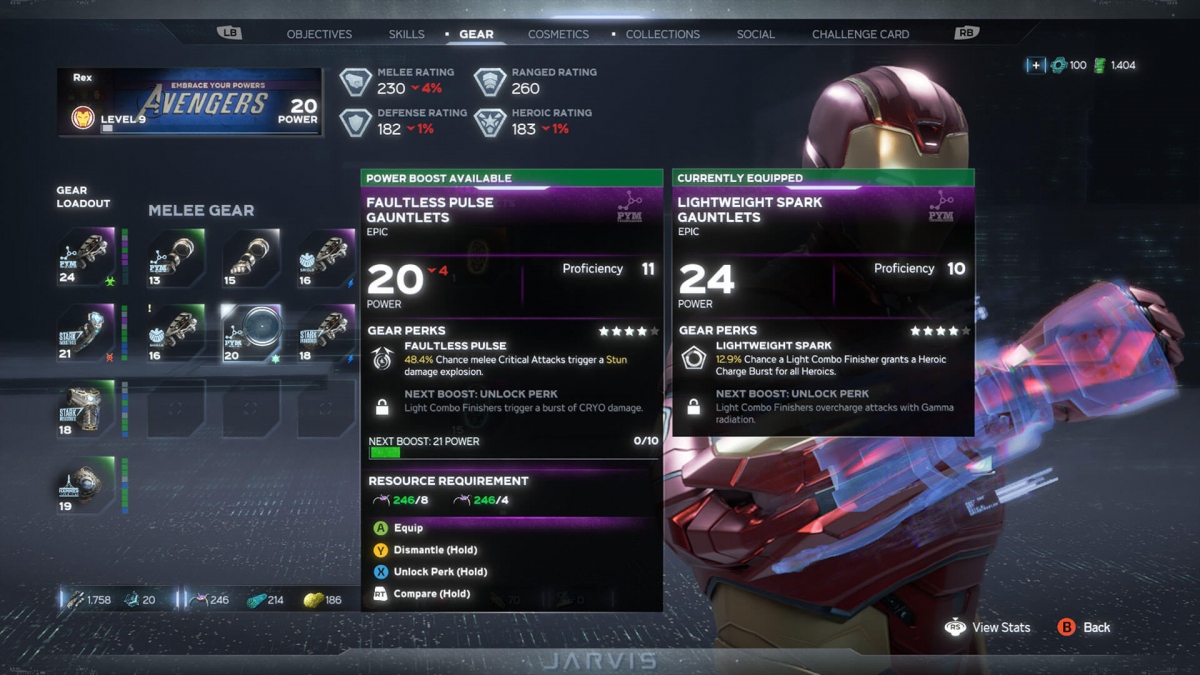
Task: Go to the Cosmetics tab
Action: (558, 34)
